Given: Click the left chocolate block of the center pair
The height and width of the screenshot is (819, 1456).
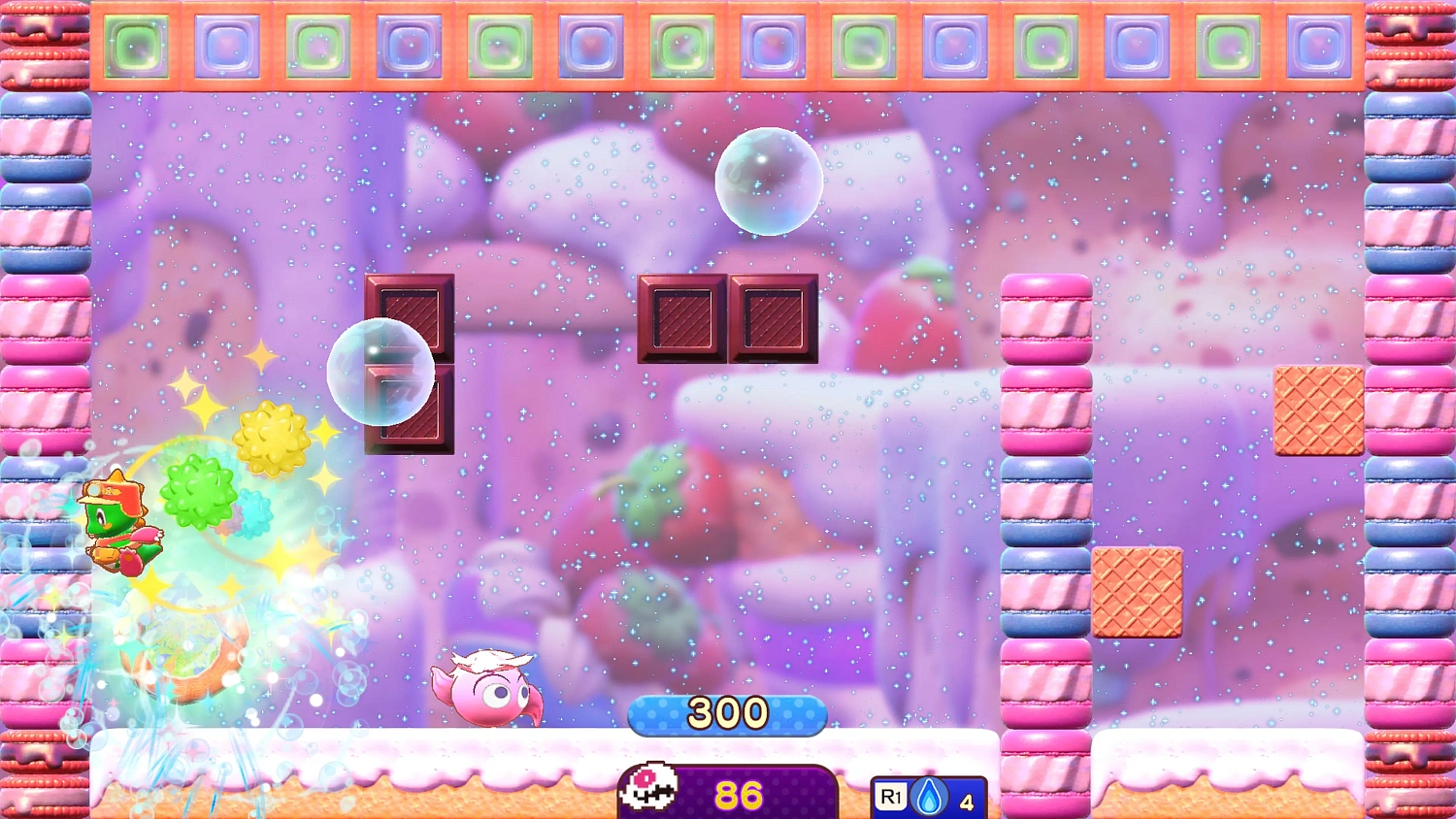Looking at the screenshot, I should 682,320.
